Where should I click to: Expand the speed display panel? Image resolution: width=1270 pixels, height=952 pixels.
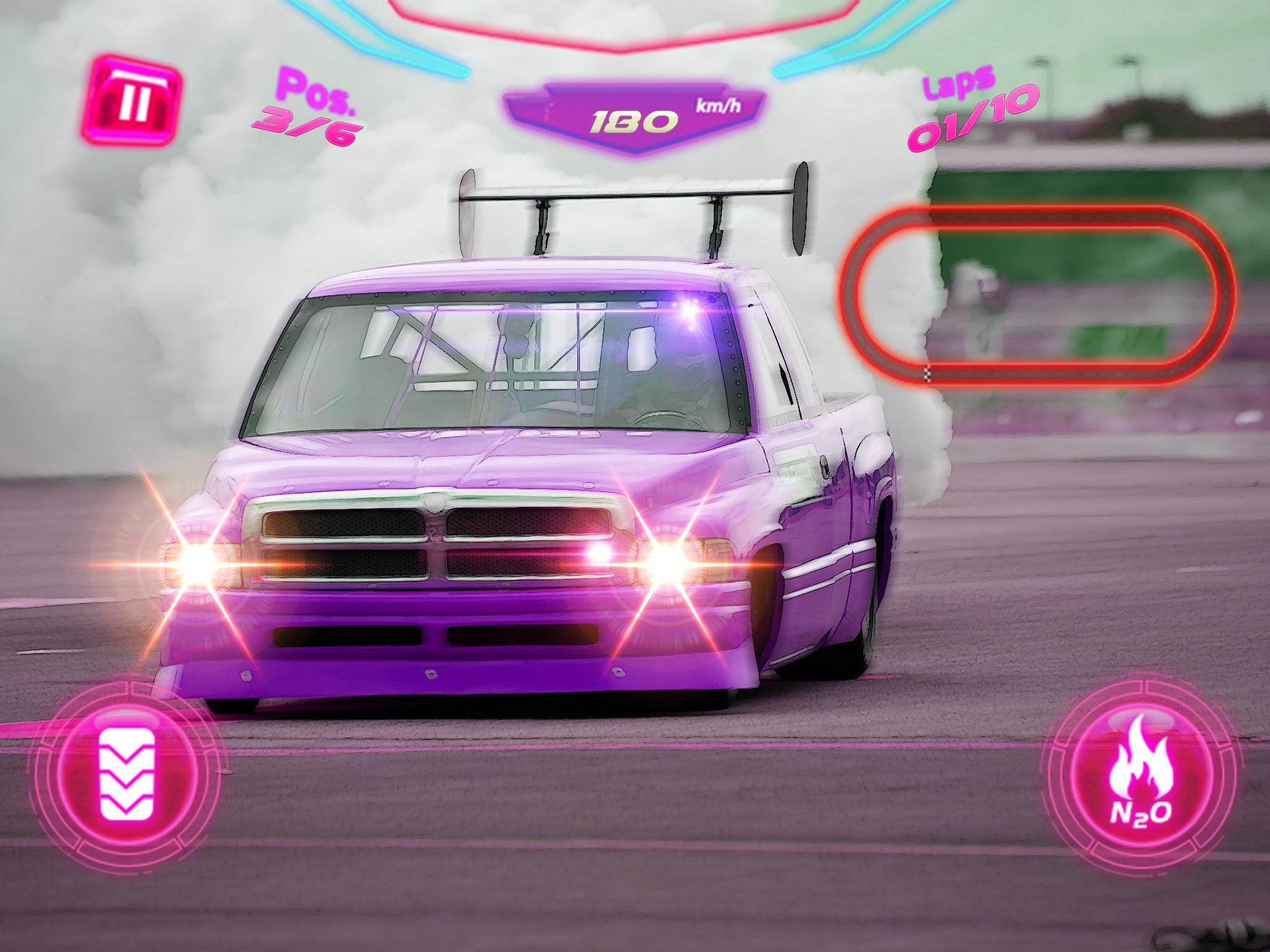click(x=633, y=118)
